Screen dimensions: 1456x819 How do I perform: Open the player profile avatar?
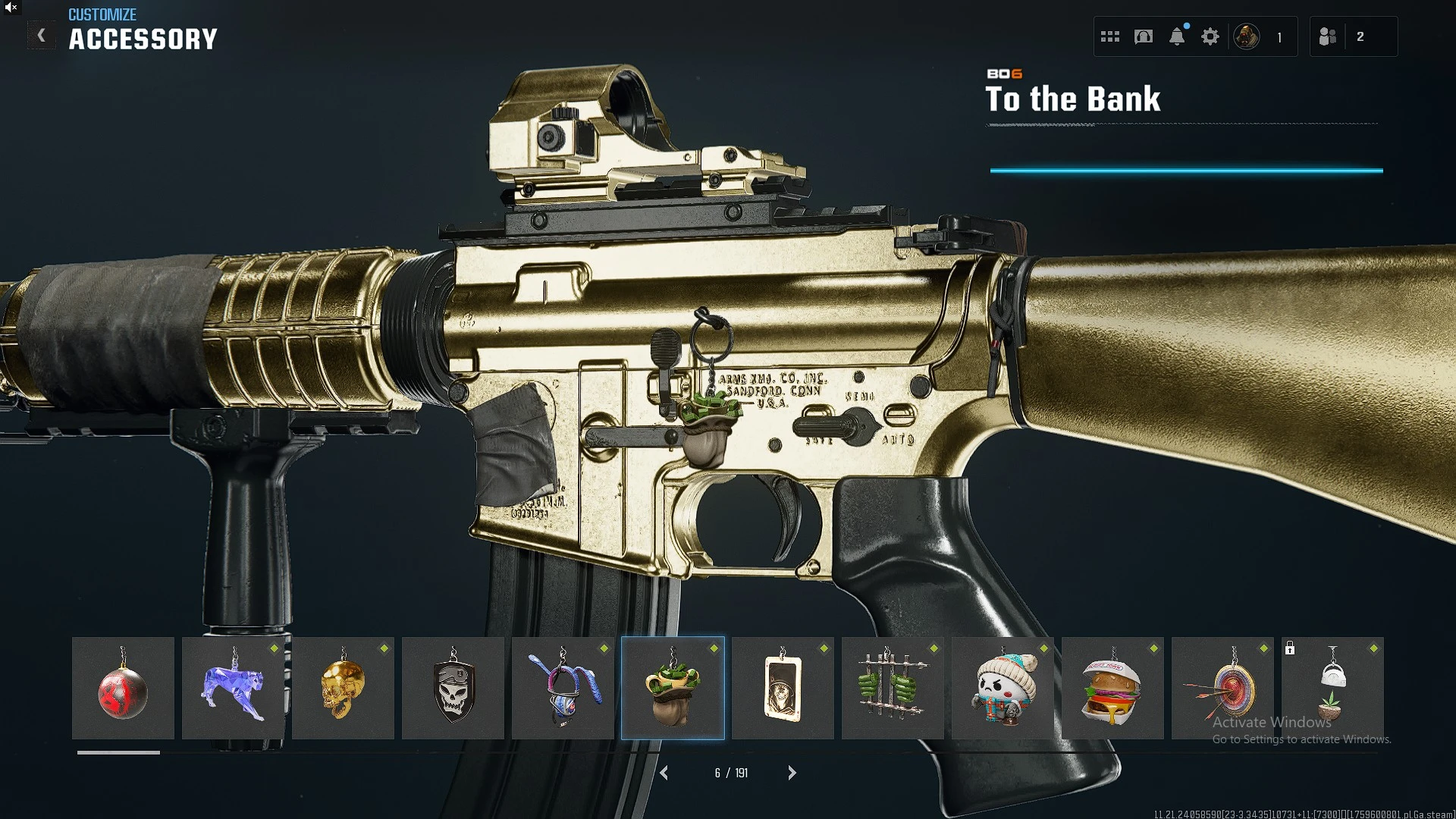[x=1247, y=36]
